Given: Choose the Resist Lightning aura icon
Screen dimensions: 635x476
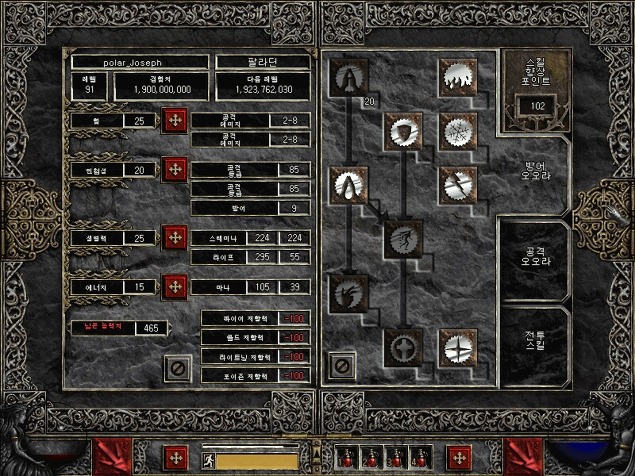Looking at the screenshot, I should [456, 185].
